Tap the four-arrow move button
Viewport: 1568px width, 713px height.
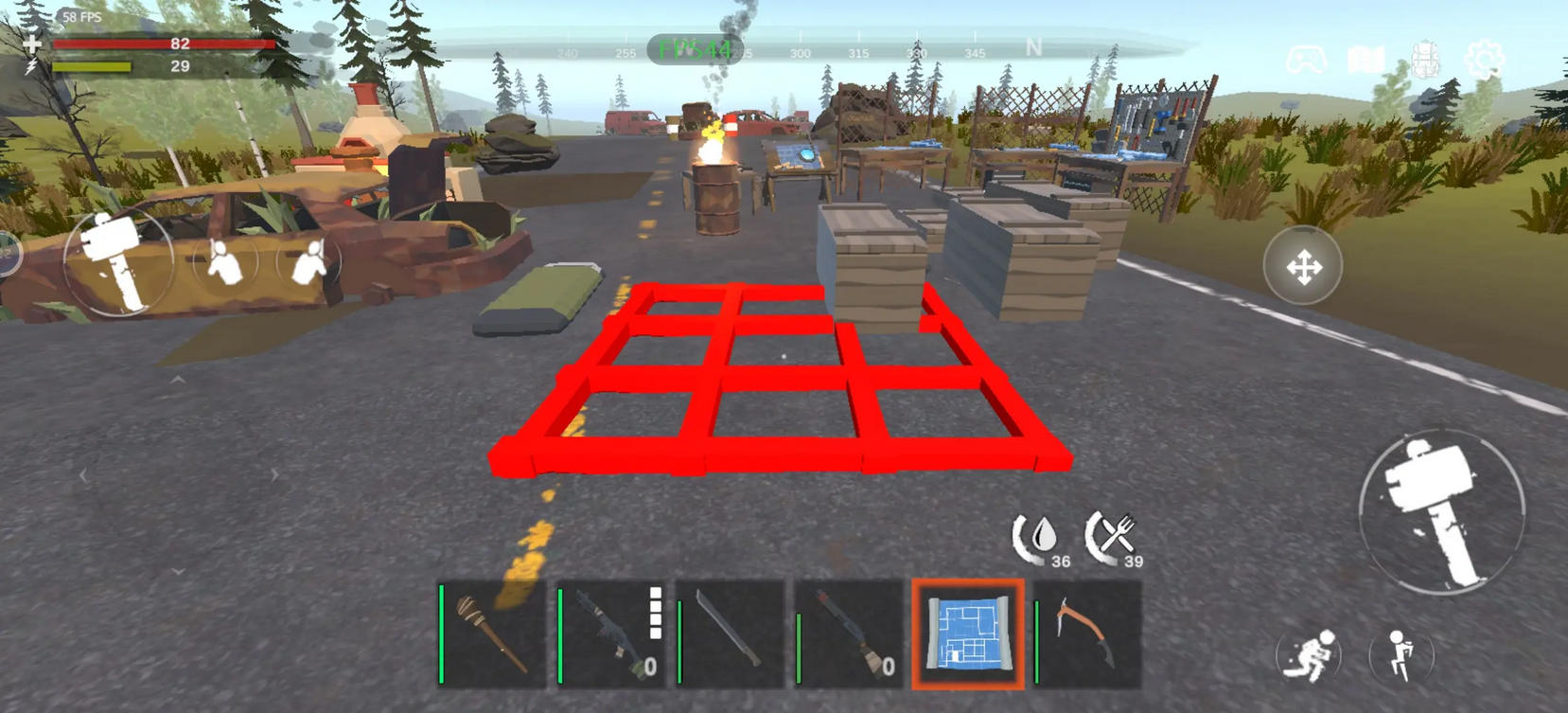click(x=1303, y=267)
